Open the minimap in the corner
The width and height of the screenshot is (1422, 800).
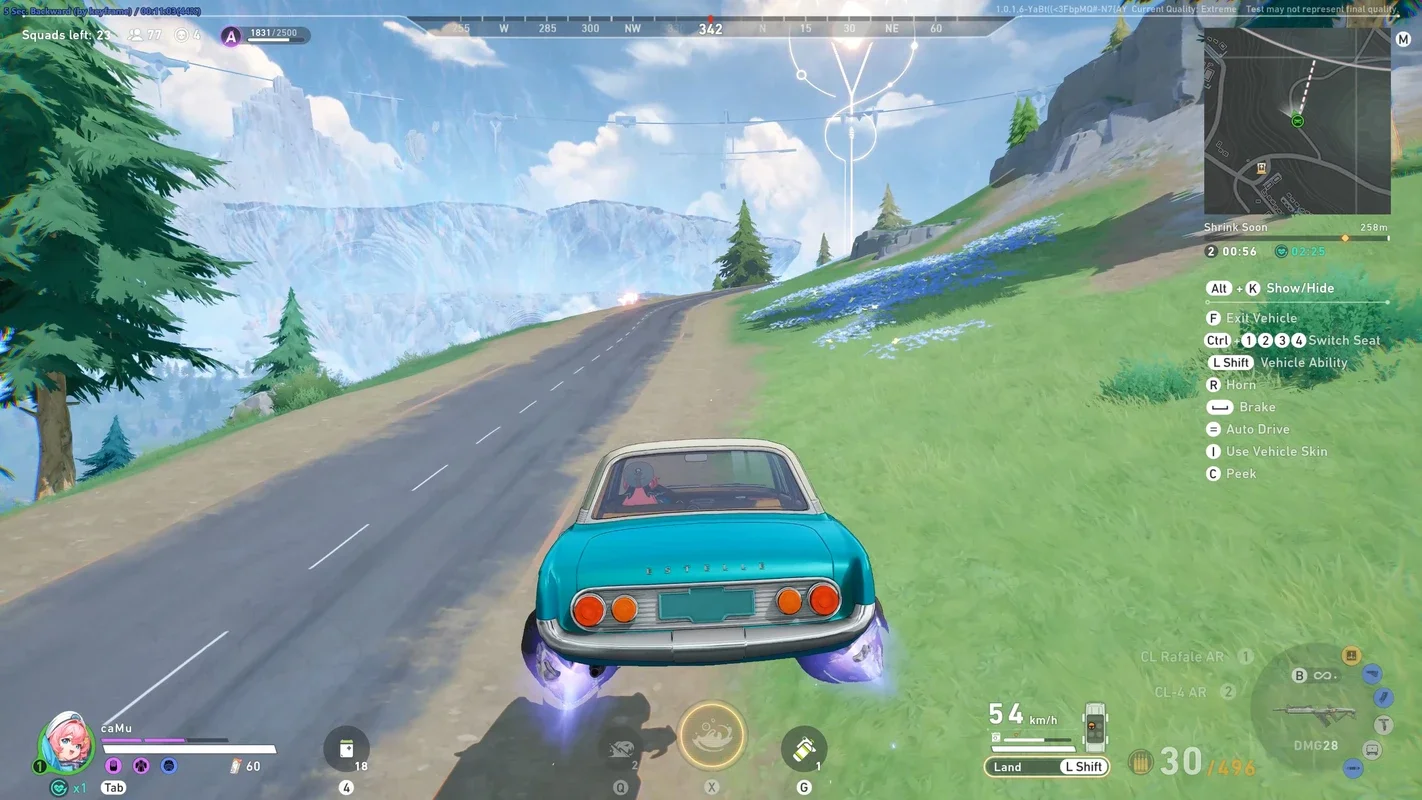coord(1296,121)
